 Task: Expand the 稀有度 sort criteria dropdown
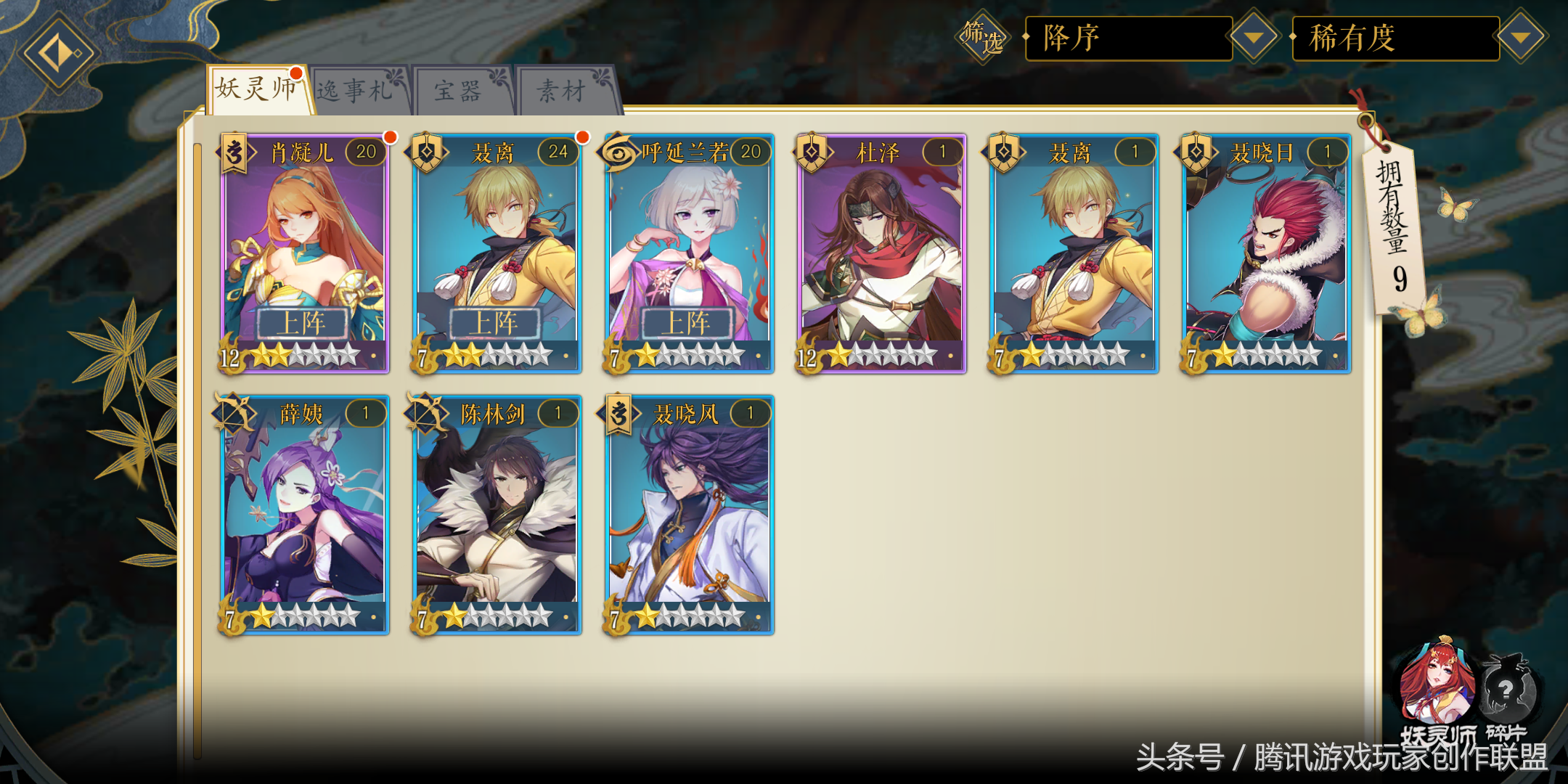1520,37
